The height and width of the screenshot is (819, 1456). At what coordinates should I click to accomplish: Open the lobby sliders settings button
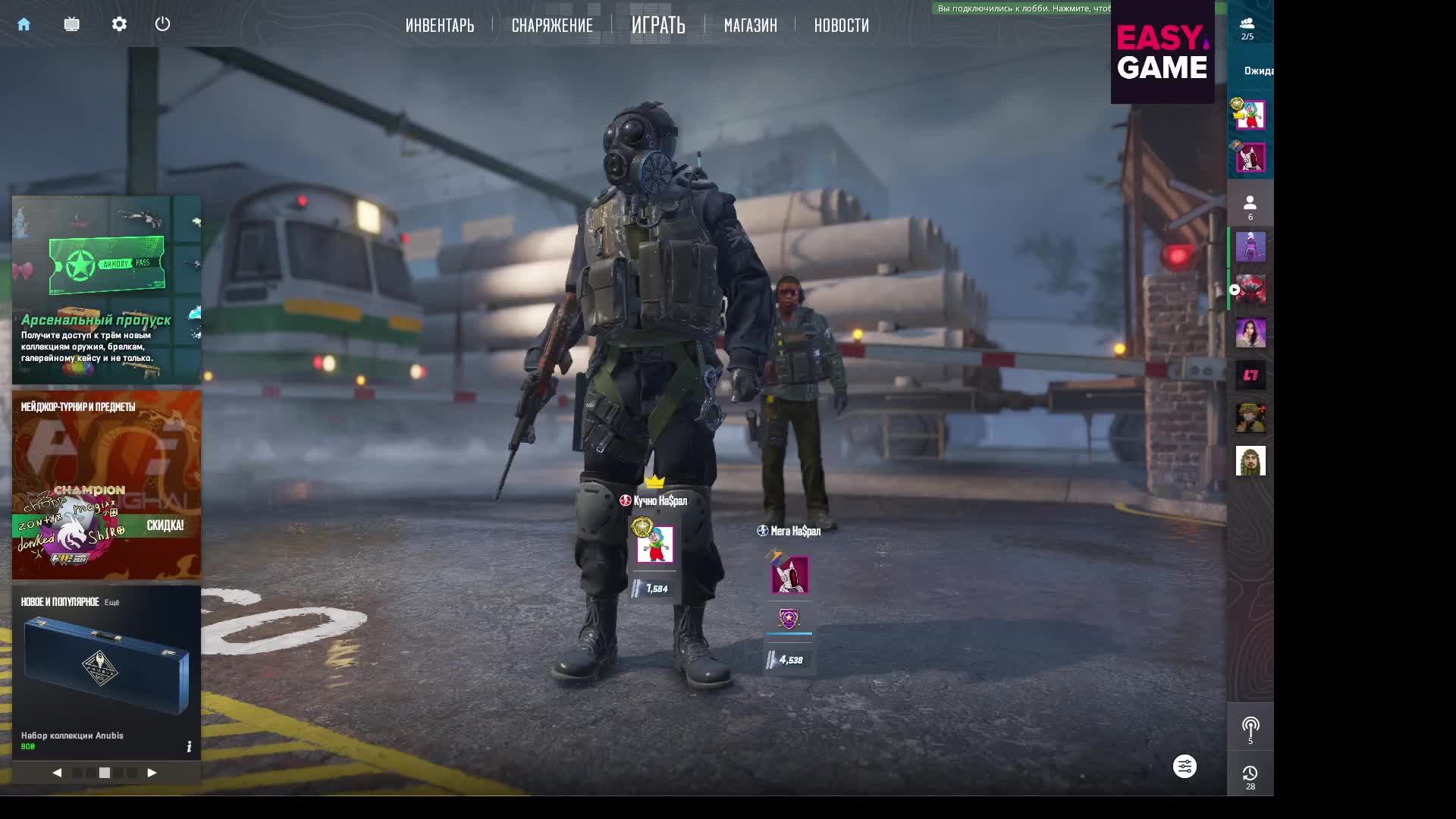click(x=1185, y=767)
